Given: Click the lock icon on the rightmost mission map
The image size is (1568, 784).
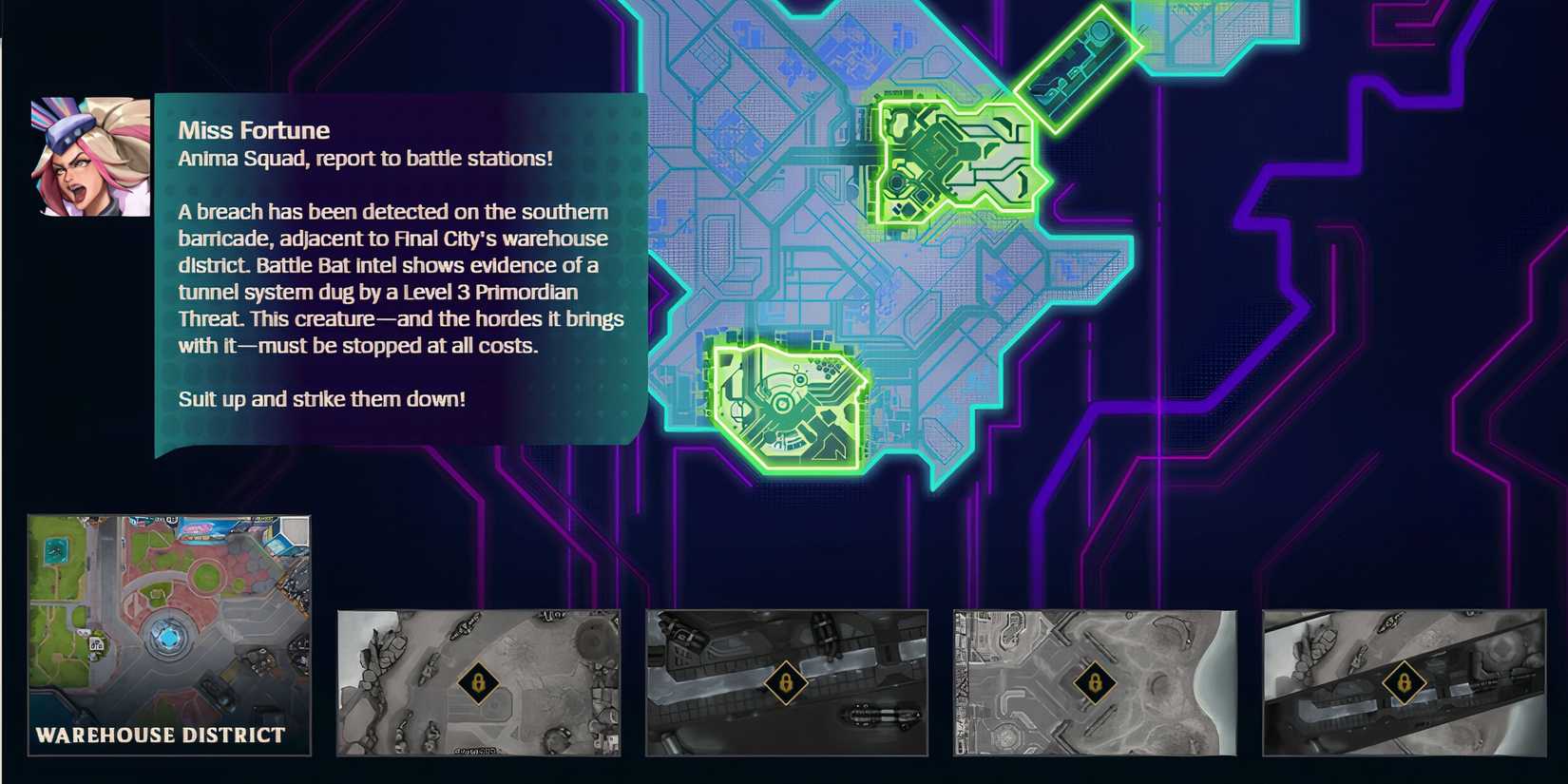Looking at the screenshot, I should 1404,680.
